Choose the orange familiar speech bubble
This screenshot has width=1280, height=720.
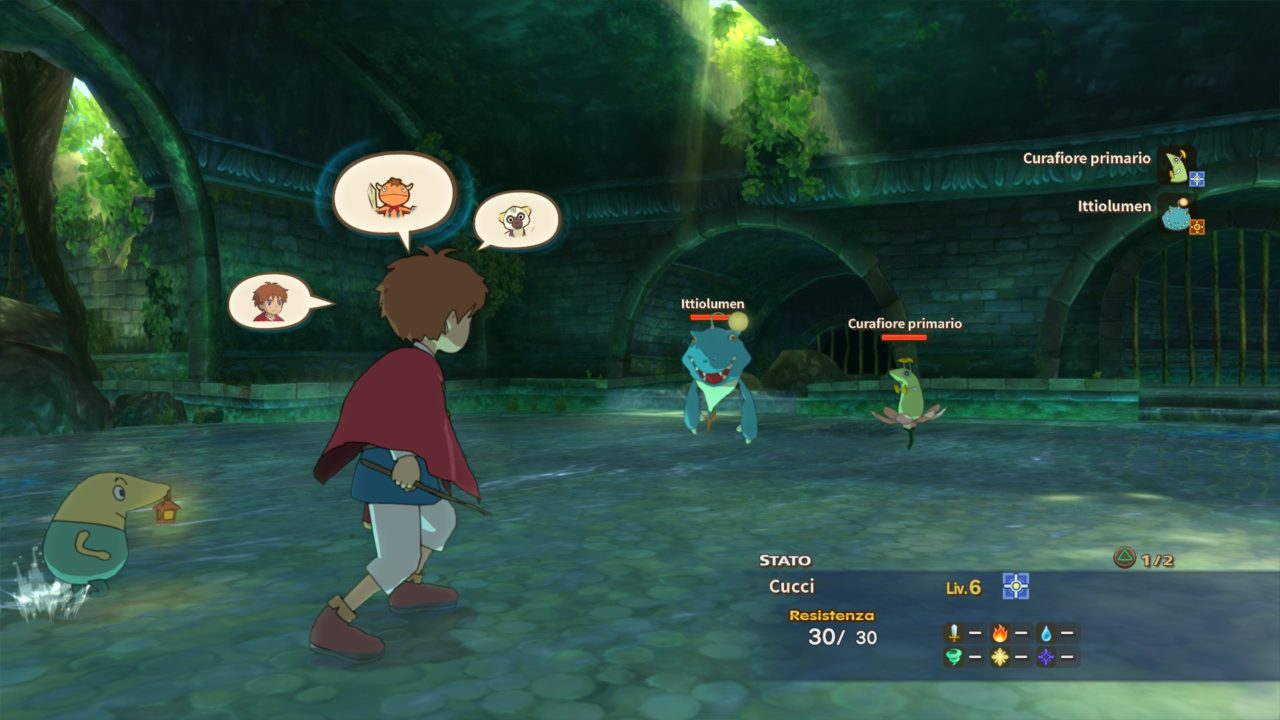coord(393,198)
